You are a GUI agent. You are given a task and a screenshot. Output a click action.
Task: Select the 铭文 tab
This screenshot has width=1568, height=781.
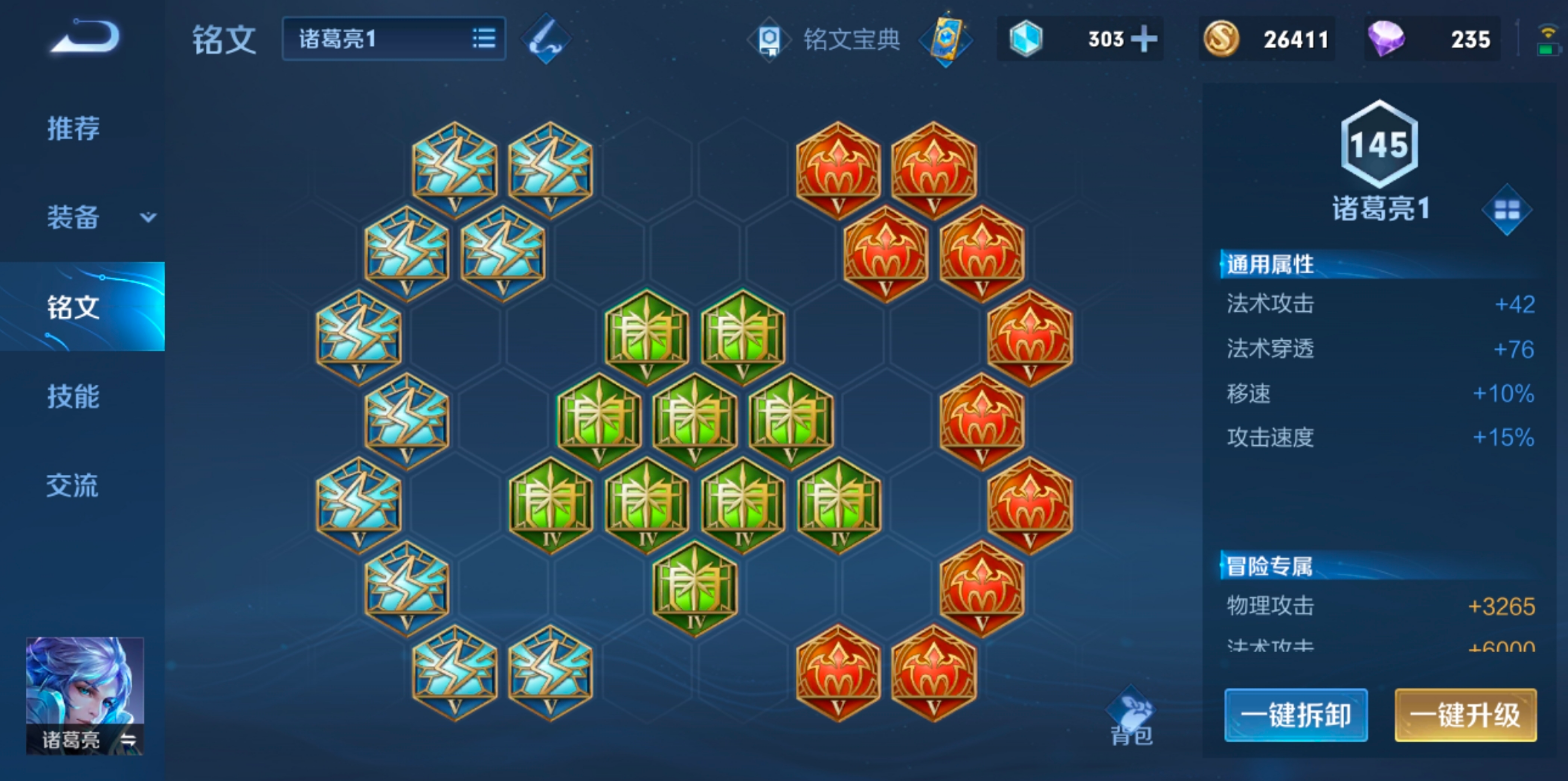pyautogui.click(x=73, y=307)
